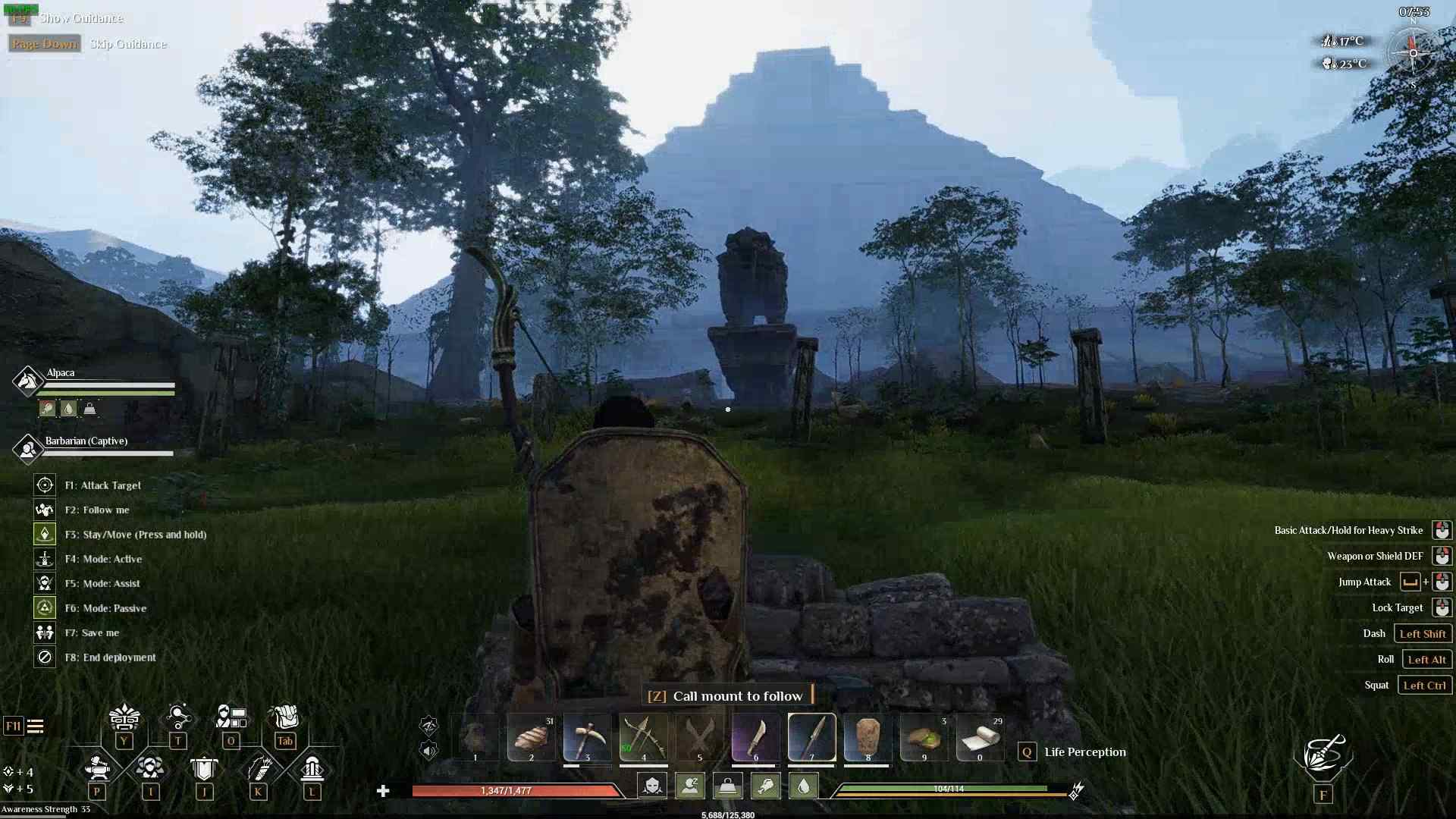Enable Mode: Active for the Barbarian

point(44,559)
